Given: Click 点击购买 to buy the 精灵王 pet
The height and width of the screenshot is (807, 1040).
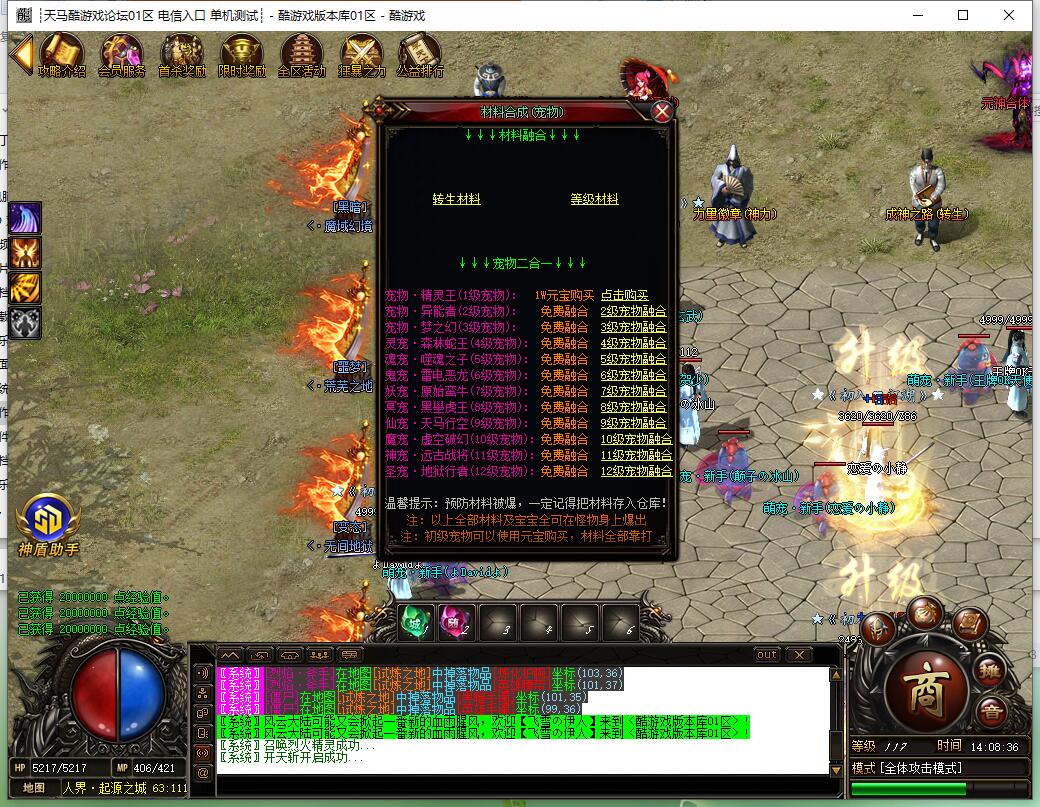Looking at the screenshot, I should click(x=625, y=296).
